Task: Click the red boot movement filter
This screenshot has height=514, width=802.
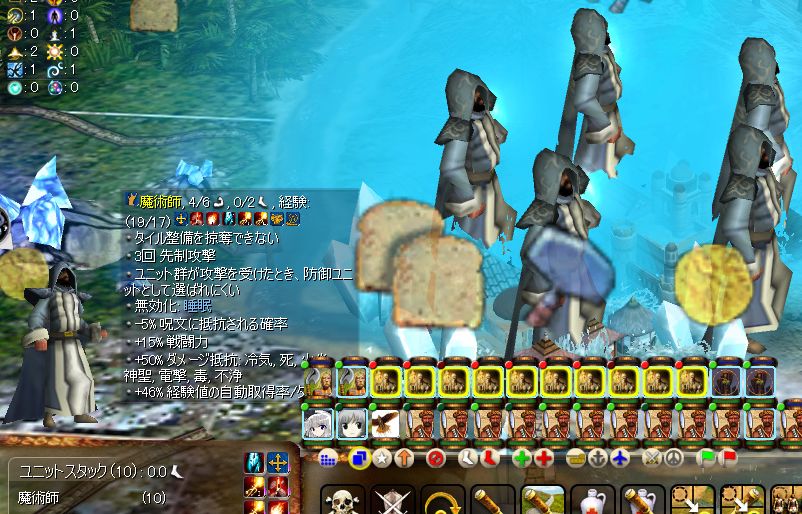Action: click(x=489, y=459)
